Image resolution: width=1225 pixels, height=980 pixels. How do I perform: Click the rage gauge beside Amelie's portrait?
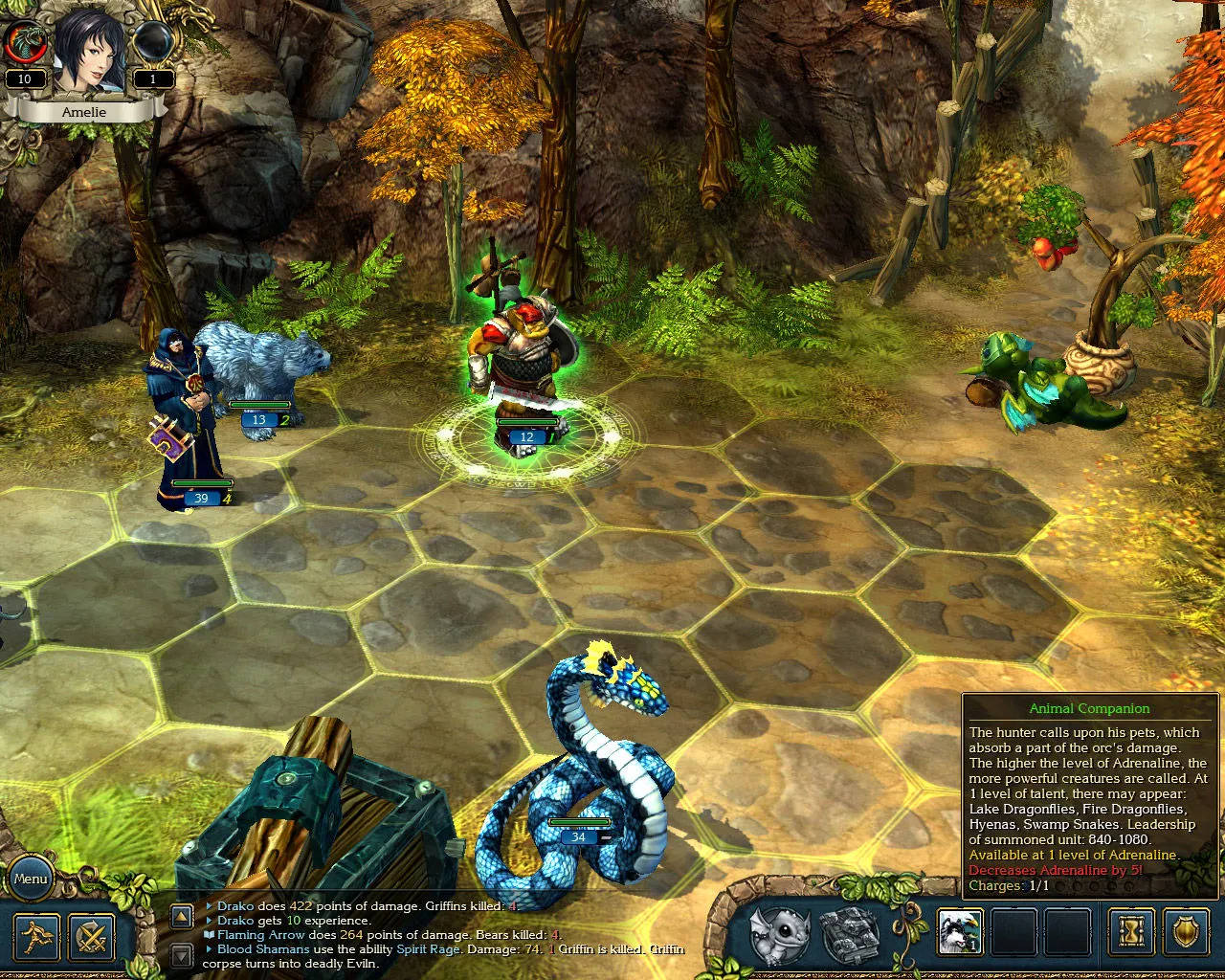point(26,43)
